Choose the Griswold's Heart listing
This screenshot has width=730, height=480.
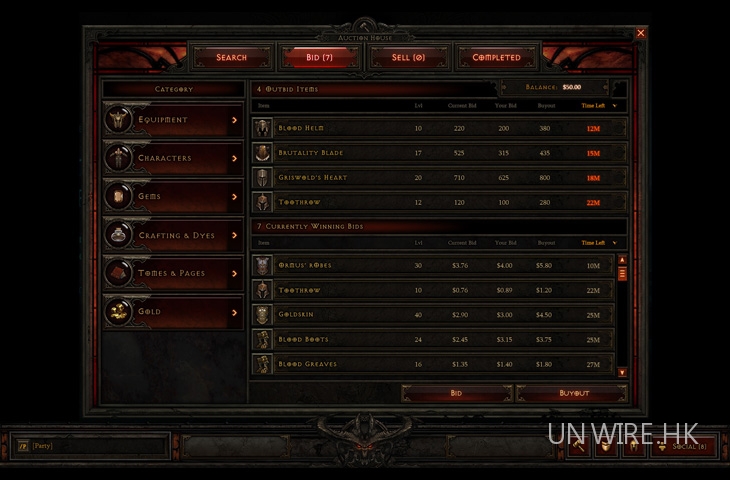click(438, 178)
